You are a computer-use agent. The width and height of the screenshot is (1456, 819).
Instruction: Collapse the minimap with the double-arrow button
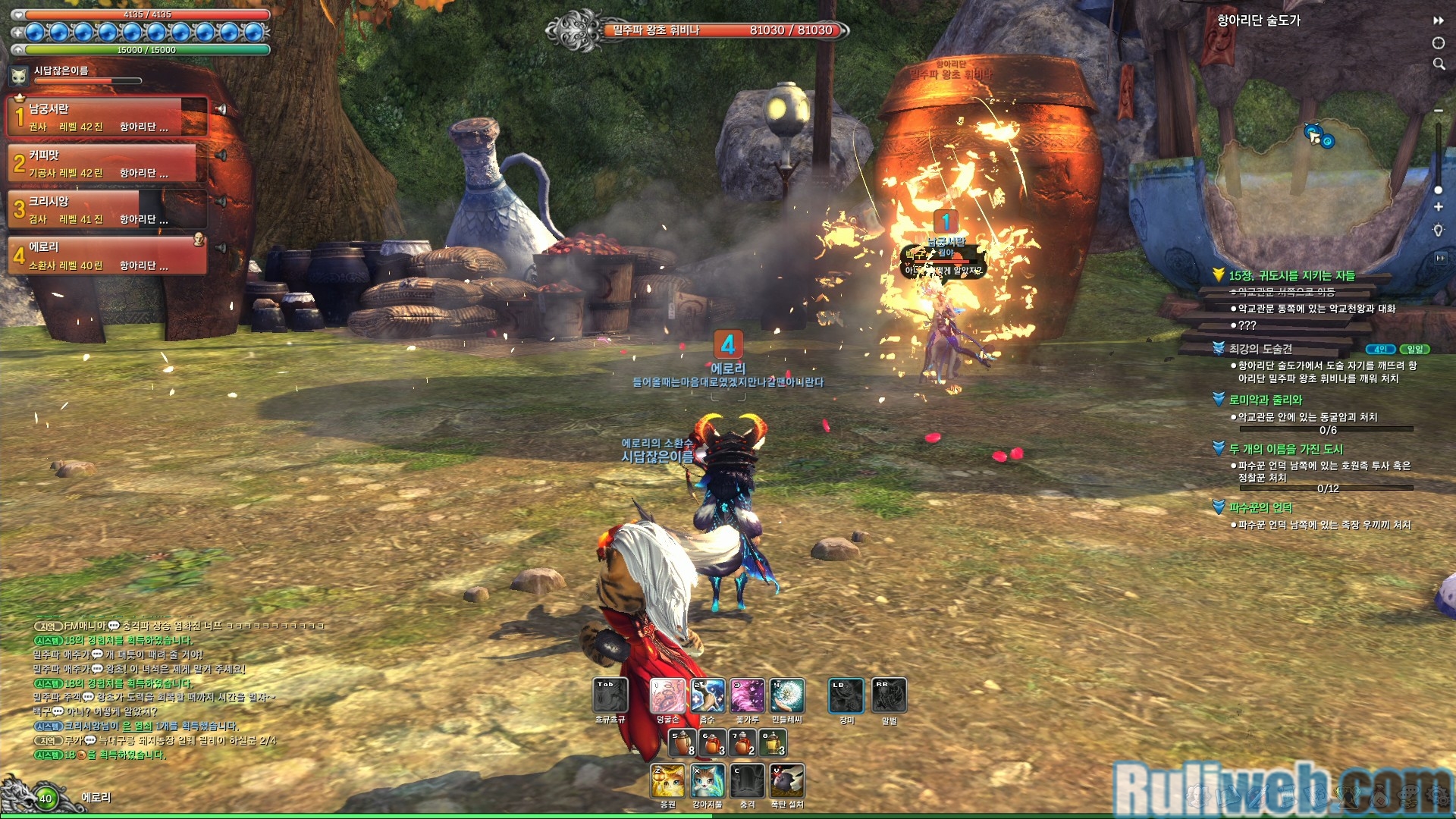(x=1439, y=20)
